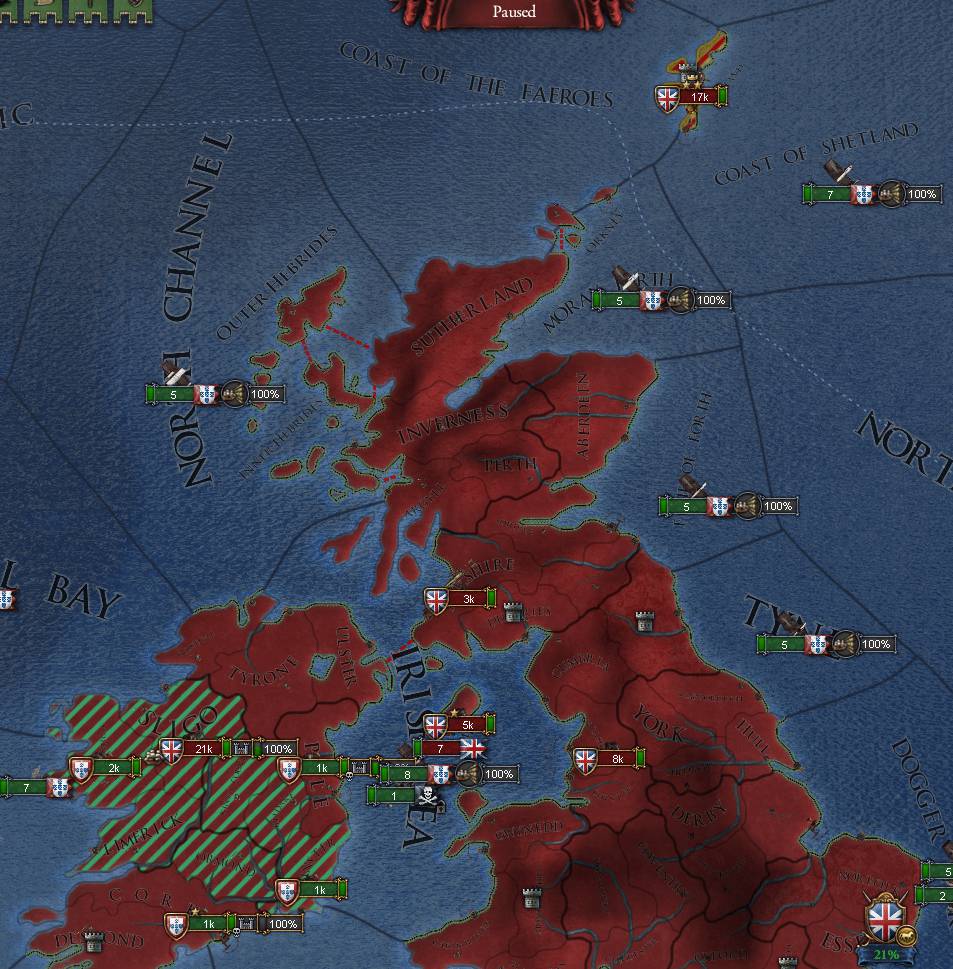The image size is (953, 969).
Task: Select the 7-ship Portuguese fleet off Shetland
Action: [x=832, y=194]
